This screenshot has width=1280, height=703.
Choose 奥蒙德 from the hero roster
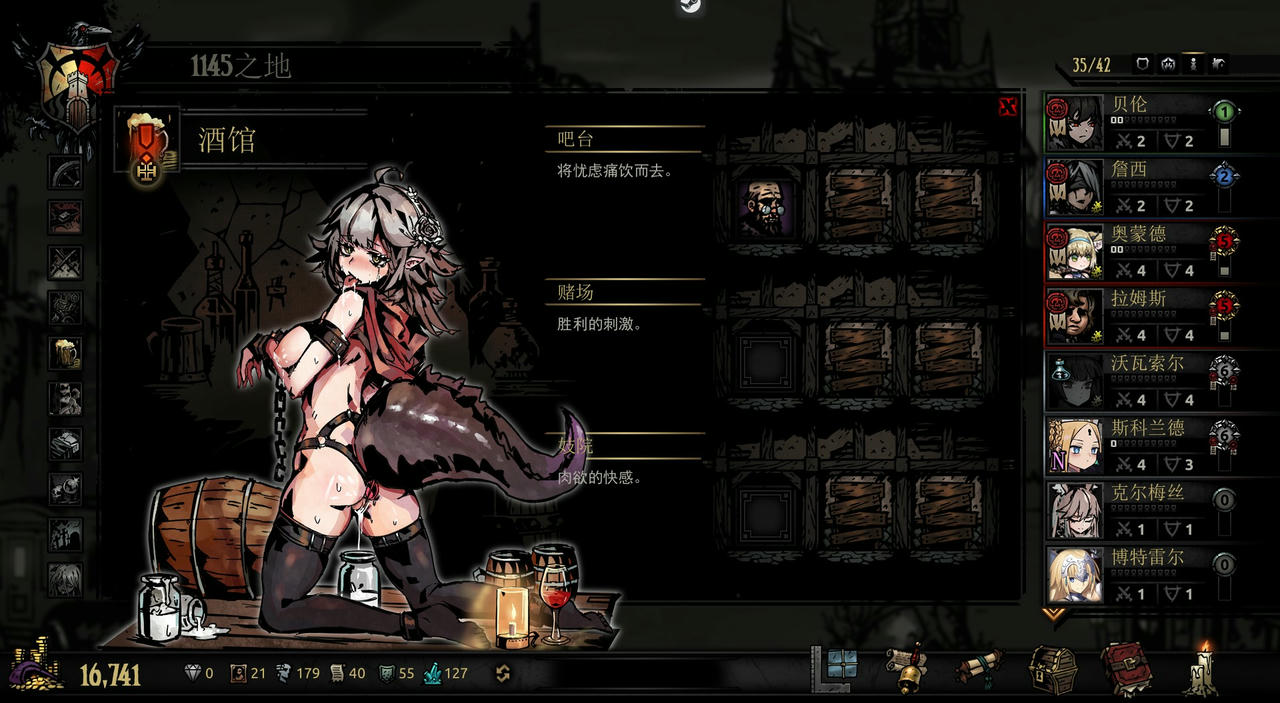pos(1130,251)
